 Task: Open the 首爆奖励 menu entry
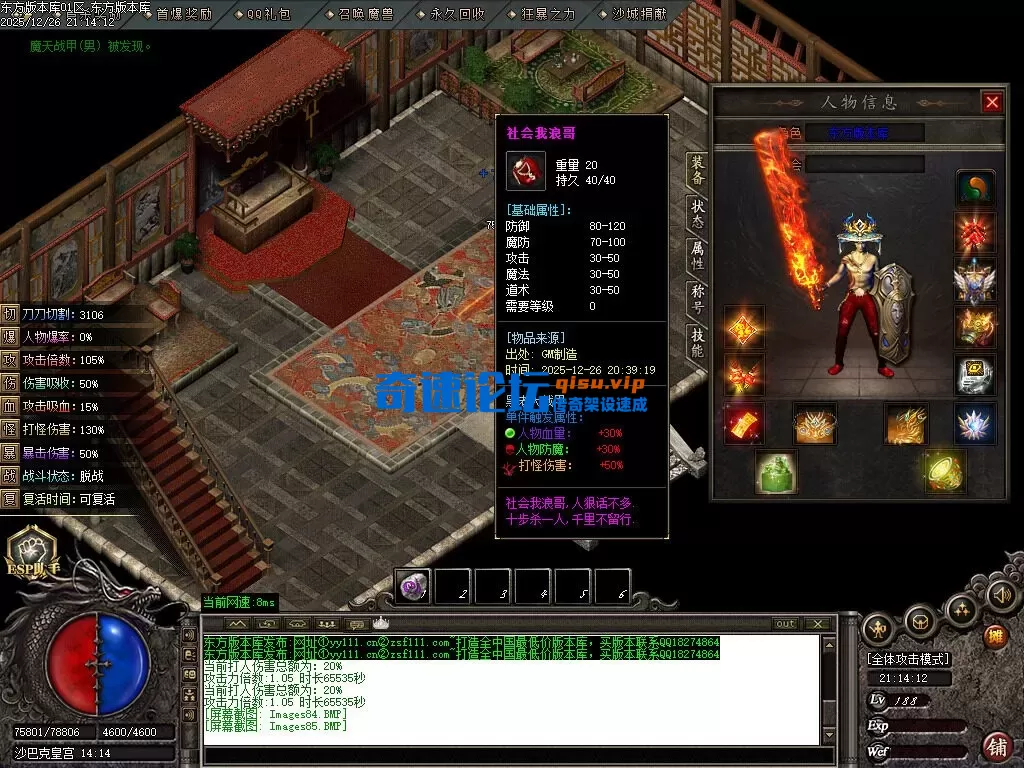coord(184,14)
